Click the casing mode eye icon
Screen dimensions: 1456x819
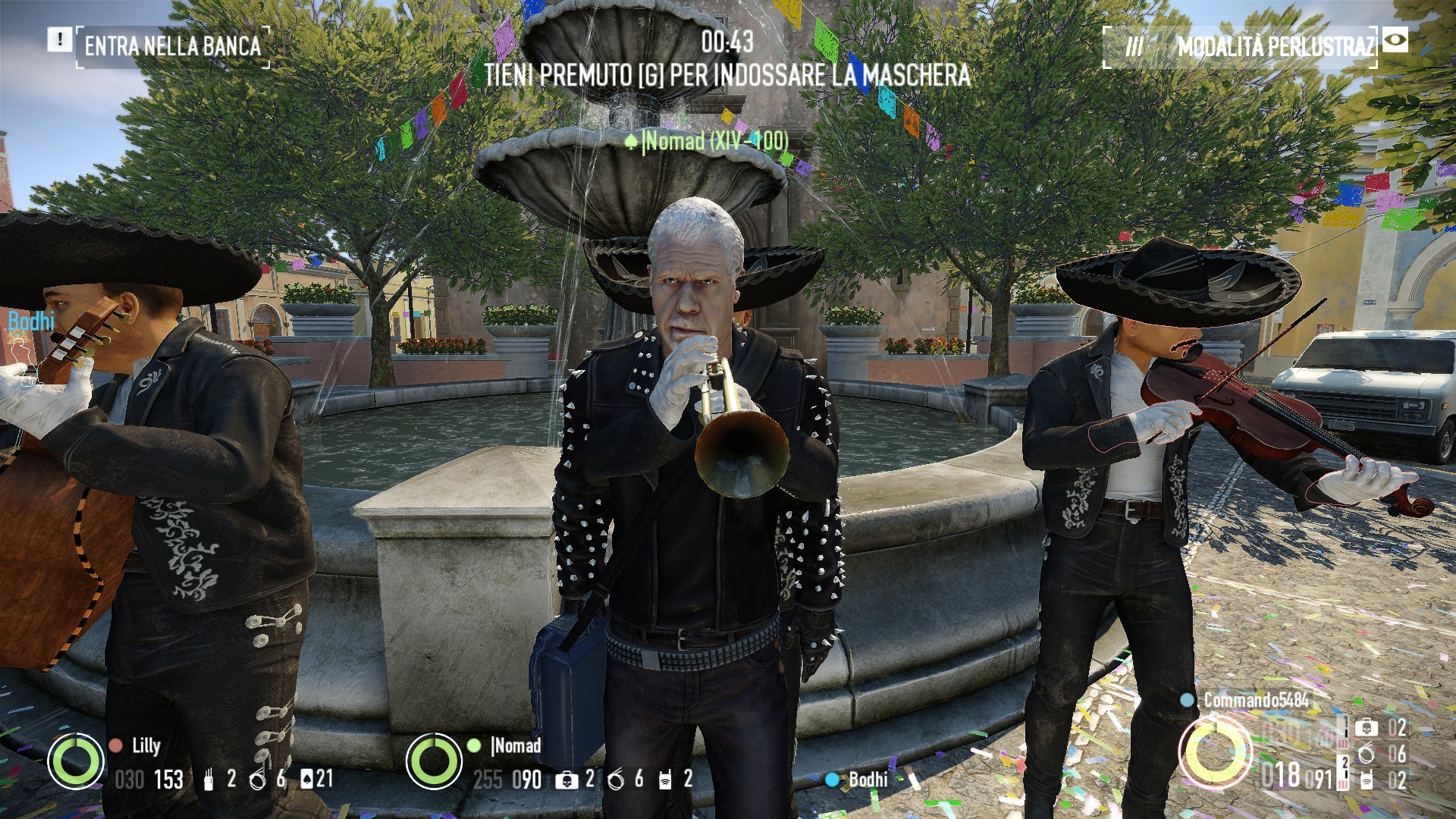click(x=1395, y=40)
